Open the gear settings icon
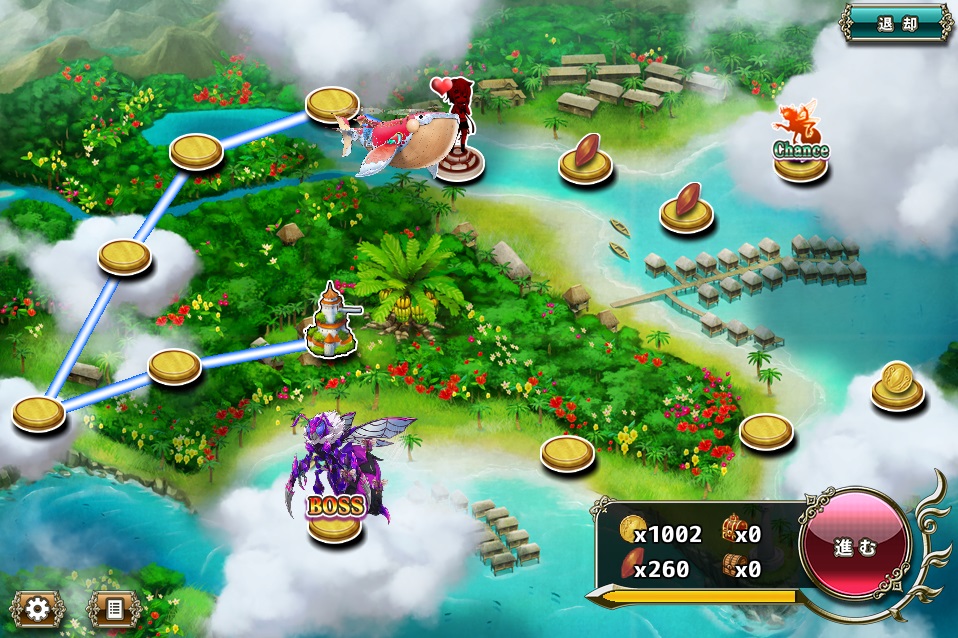Viewport: 958px width, 638px height. pyautogui.click(x=38, y=608)
